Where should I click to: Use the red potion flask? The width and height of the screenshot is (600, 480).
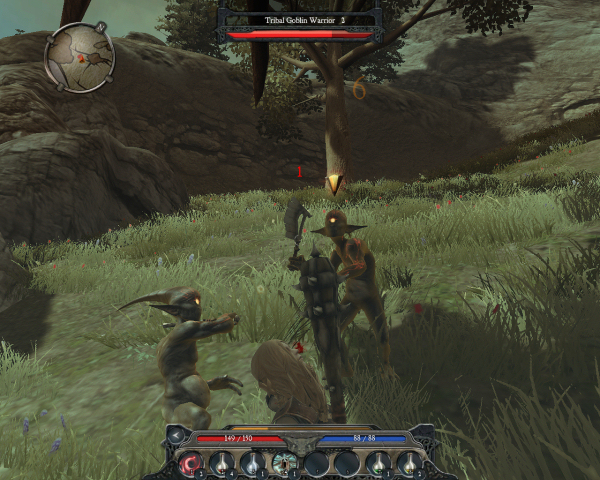coord(222,463)
